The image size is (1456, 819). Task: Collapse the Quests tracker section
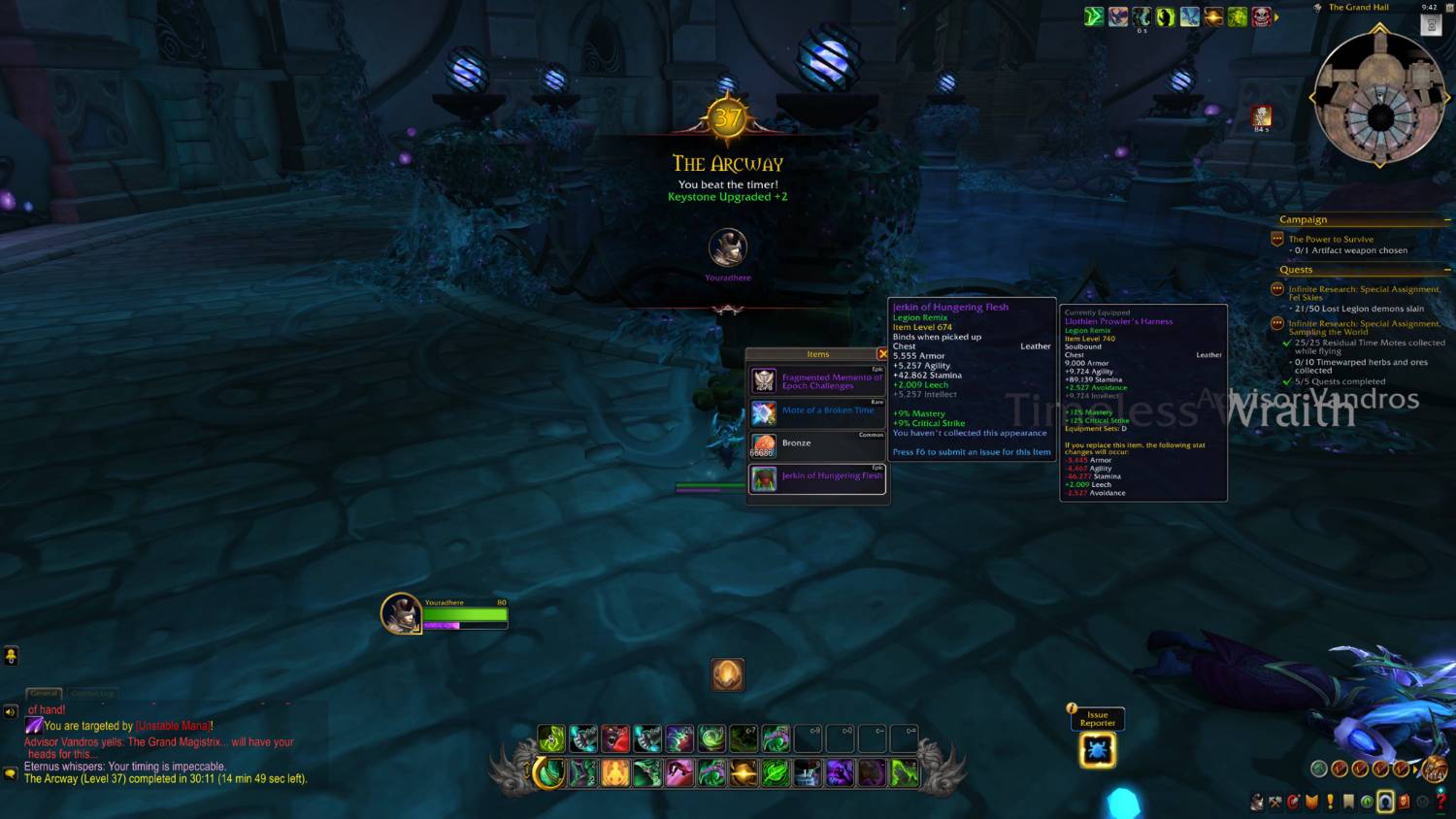(1447, 270)
